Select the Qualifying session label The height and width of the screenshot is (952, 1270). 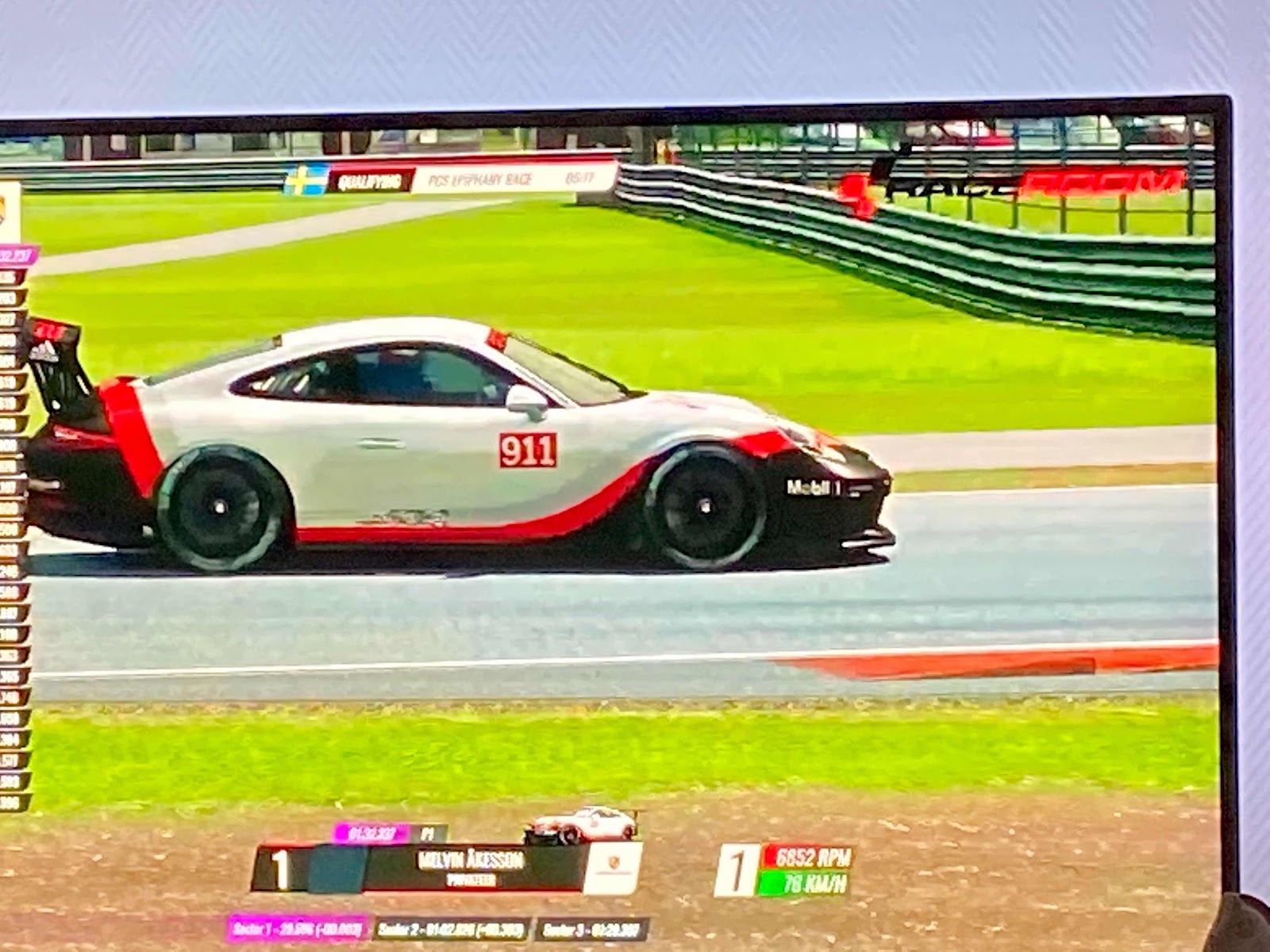coord(371,181)
